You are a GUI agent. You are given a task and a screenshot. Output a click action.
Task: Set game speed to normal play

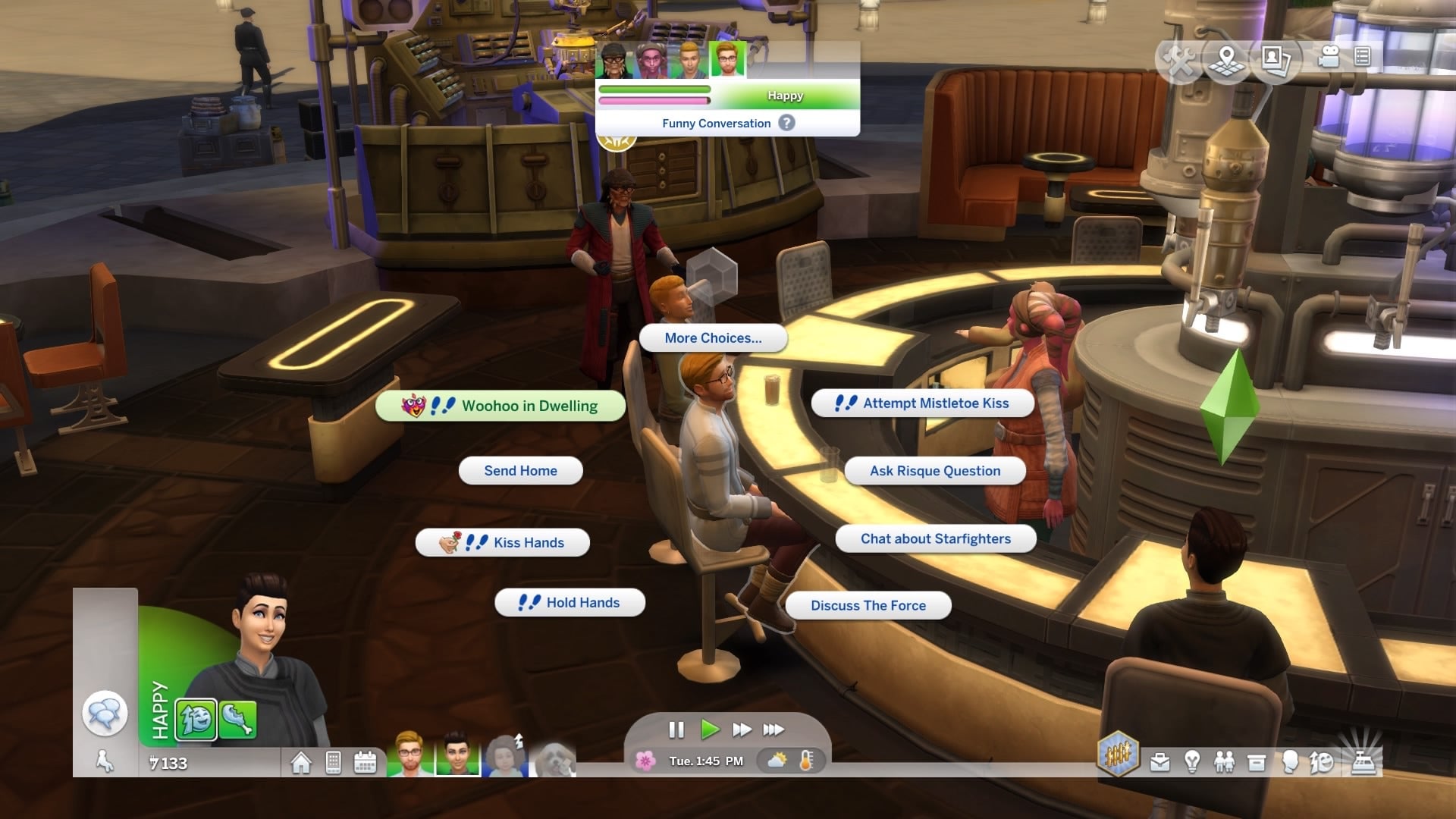[x=710, y=730]
